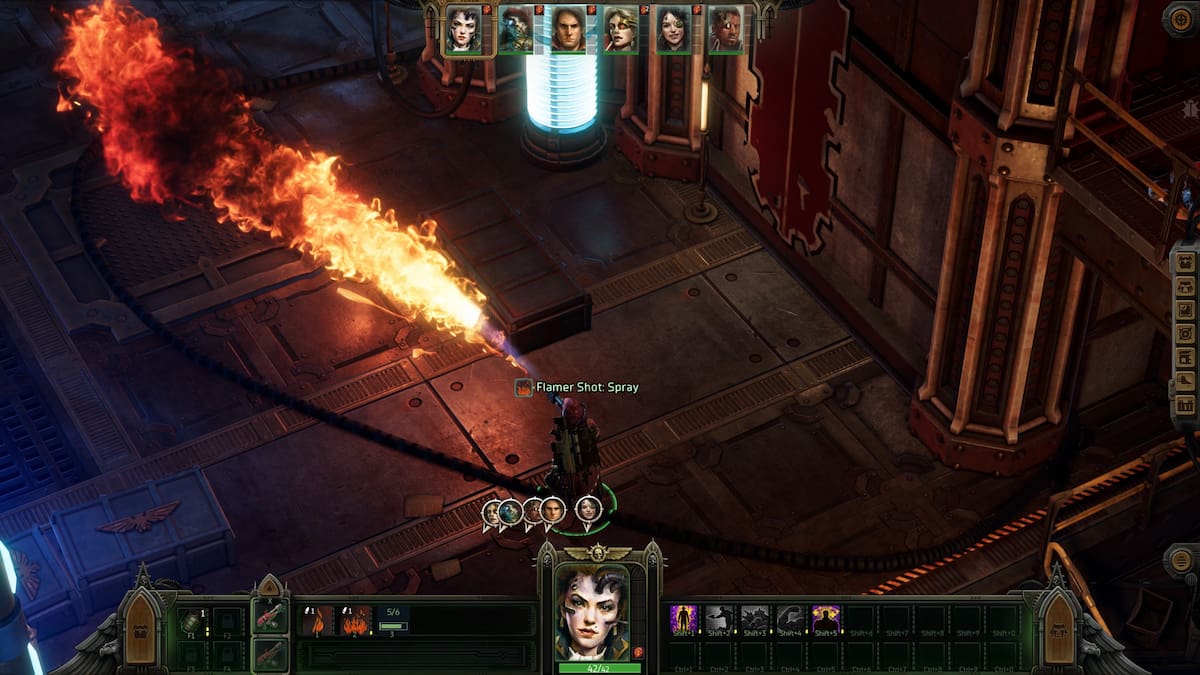The height and width of the screenshot is (675, 1200).
Task: Select the bearded man portrait at row end
Action: 725,29
